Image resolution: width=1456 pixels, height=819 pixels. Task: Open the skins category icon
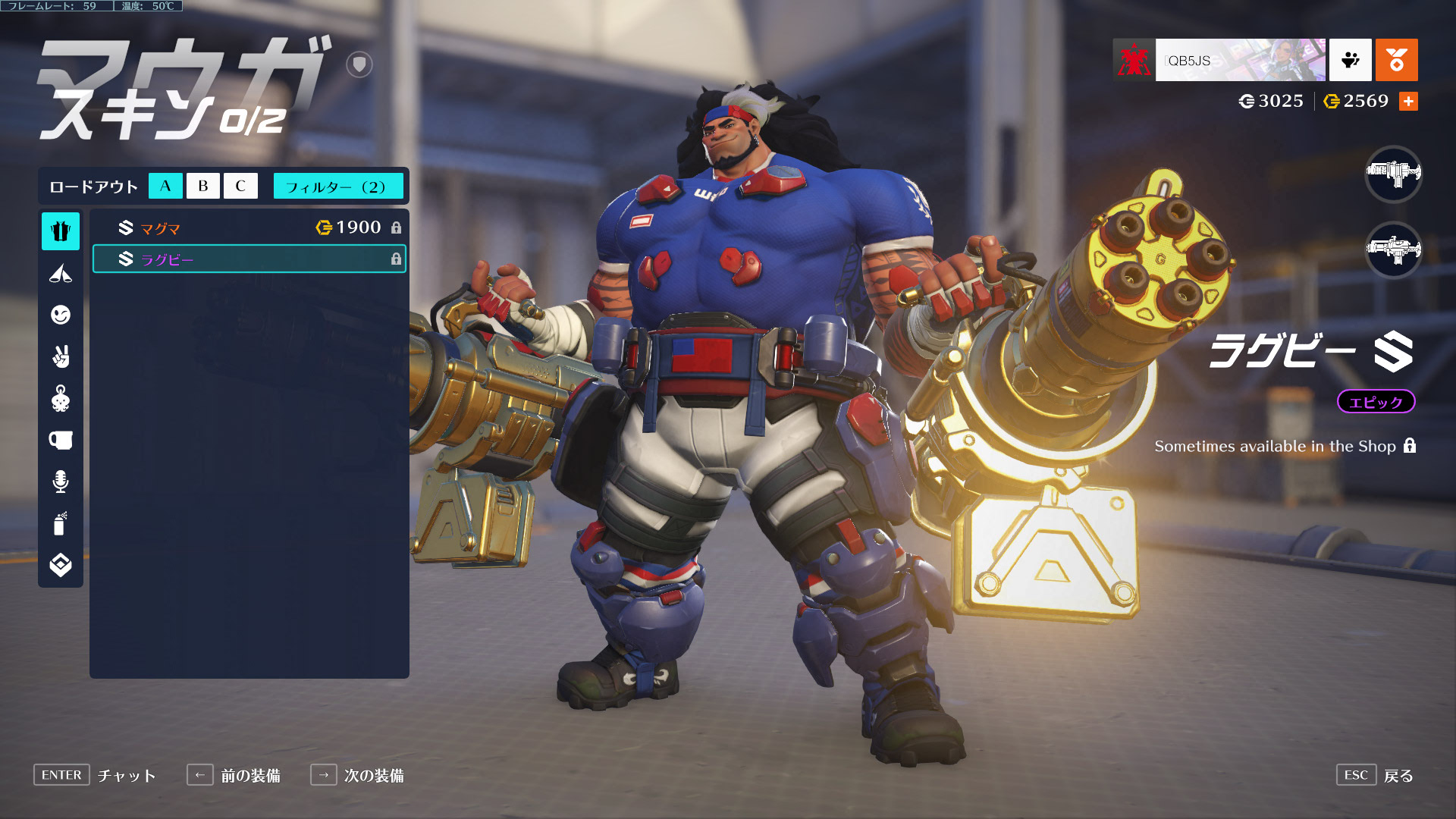pyautogui.click(x=61, y=231)
